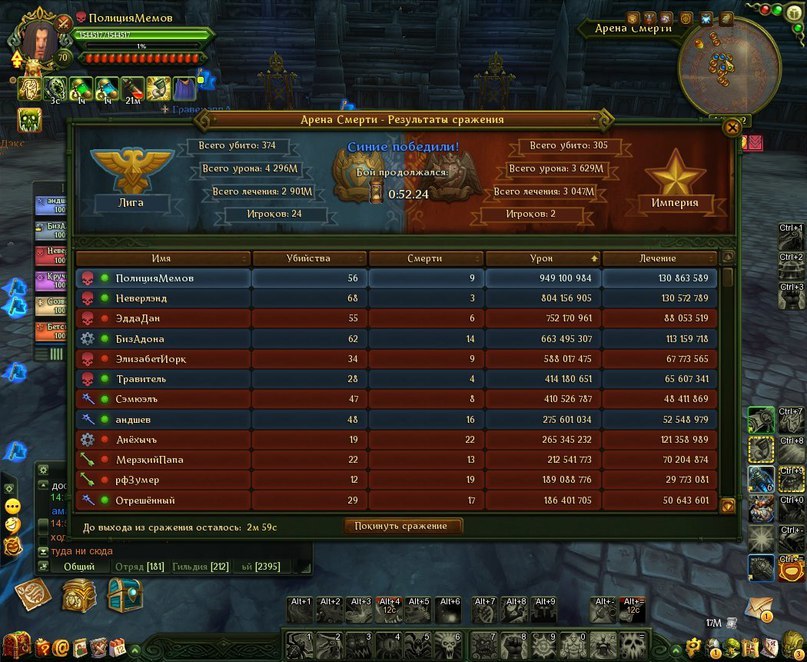Image resolution: width=807 pixels, height=662 pixels.
Task: Leave the battle with Покинуть сражение button
Action: click(403, 526)
